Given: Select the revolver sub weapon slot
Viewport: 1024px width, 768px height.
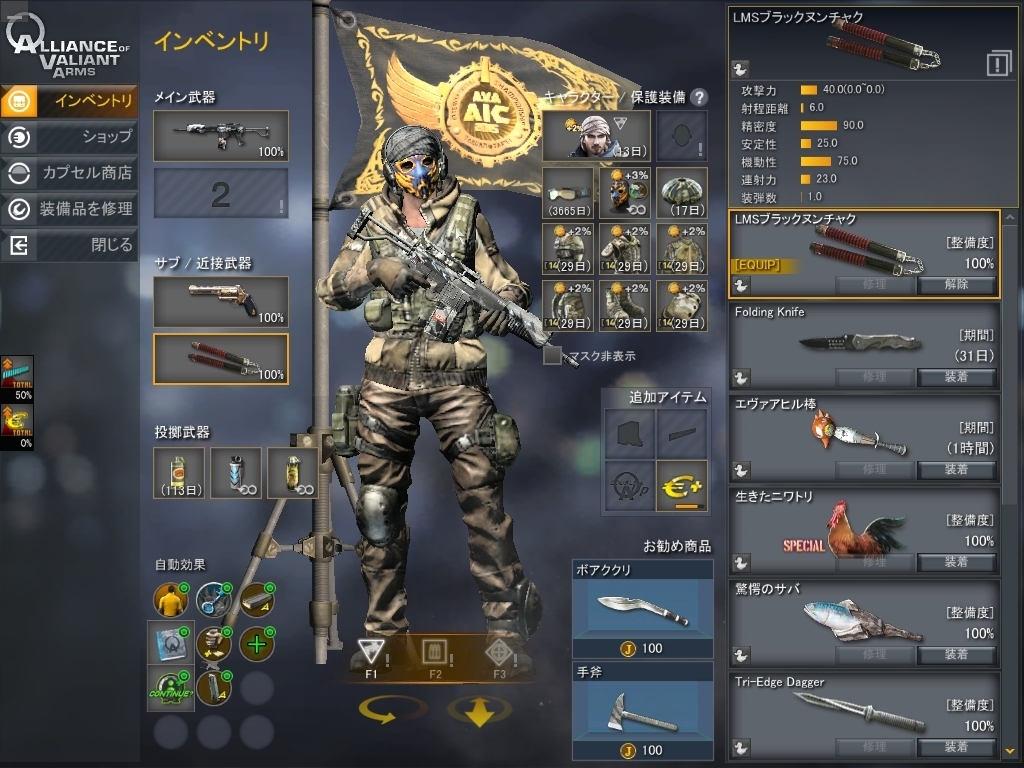Looking at the screenshot, I should coord(220,301).
